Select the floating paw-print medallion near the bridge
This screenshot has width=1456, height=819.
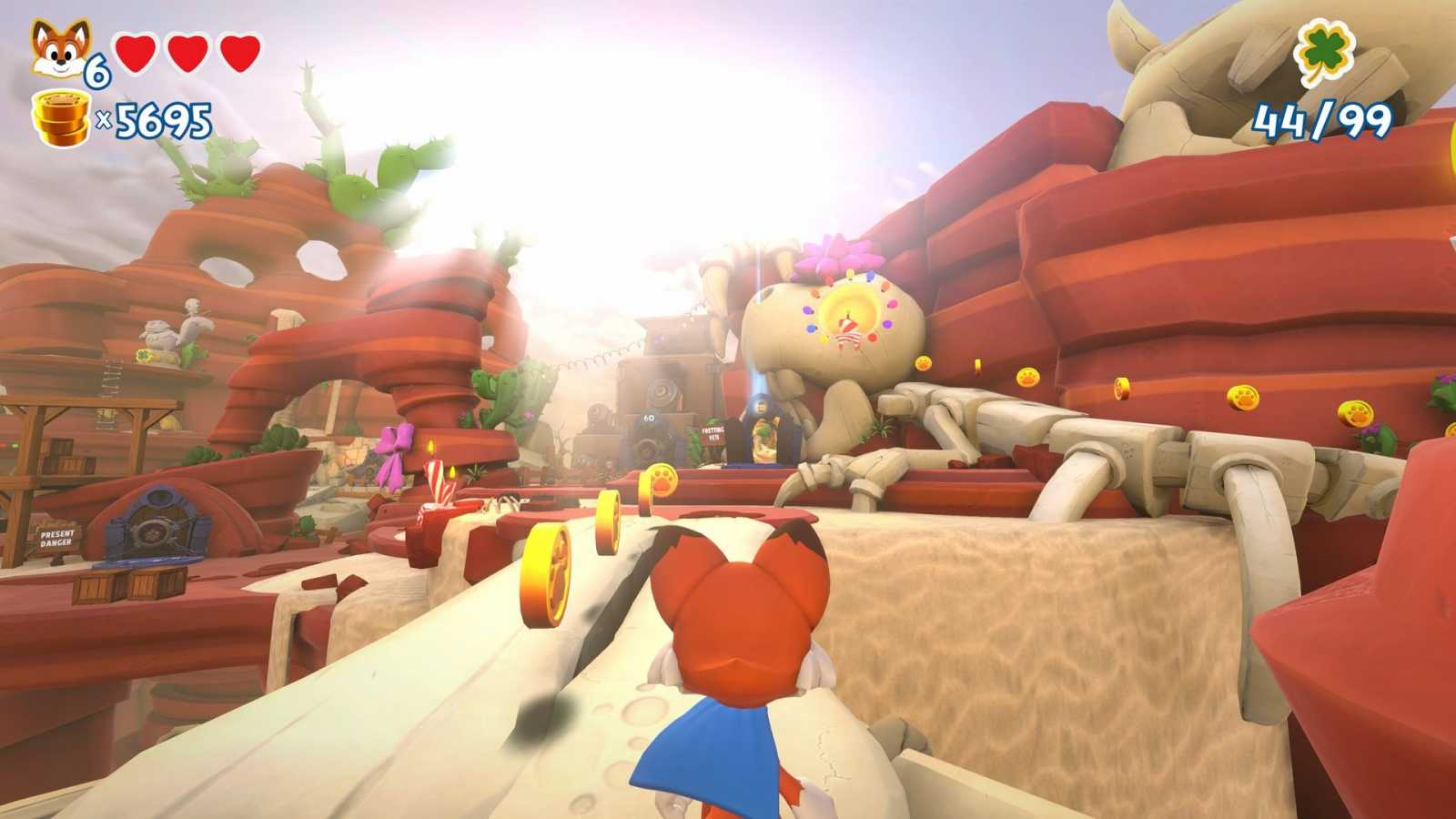click(x=662, y=480)
